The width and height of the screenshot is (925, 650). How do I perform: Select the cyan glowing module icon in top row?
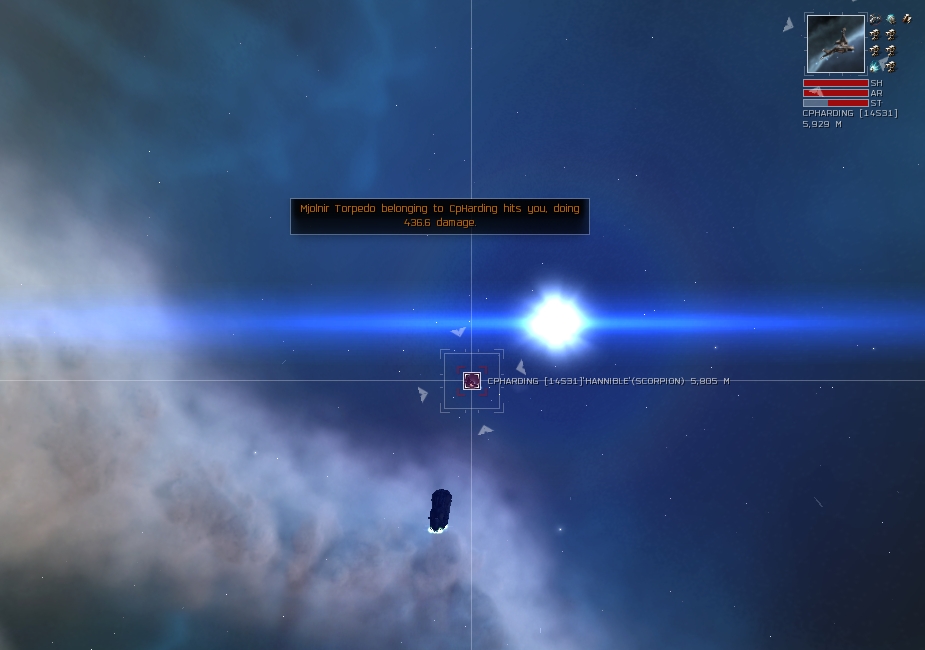click(890, 19)
